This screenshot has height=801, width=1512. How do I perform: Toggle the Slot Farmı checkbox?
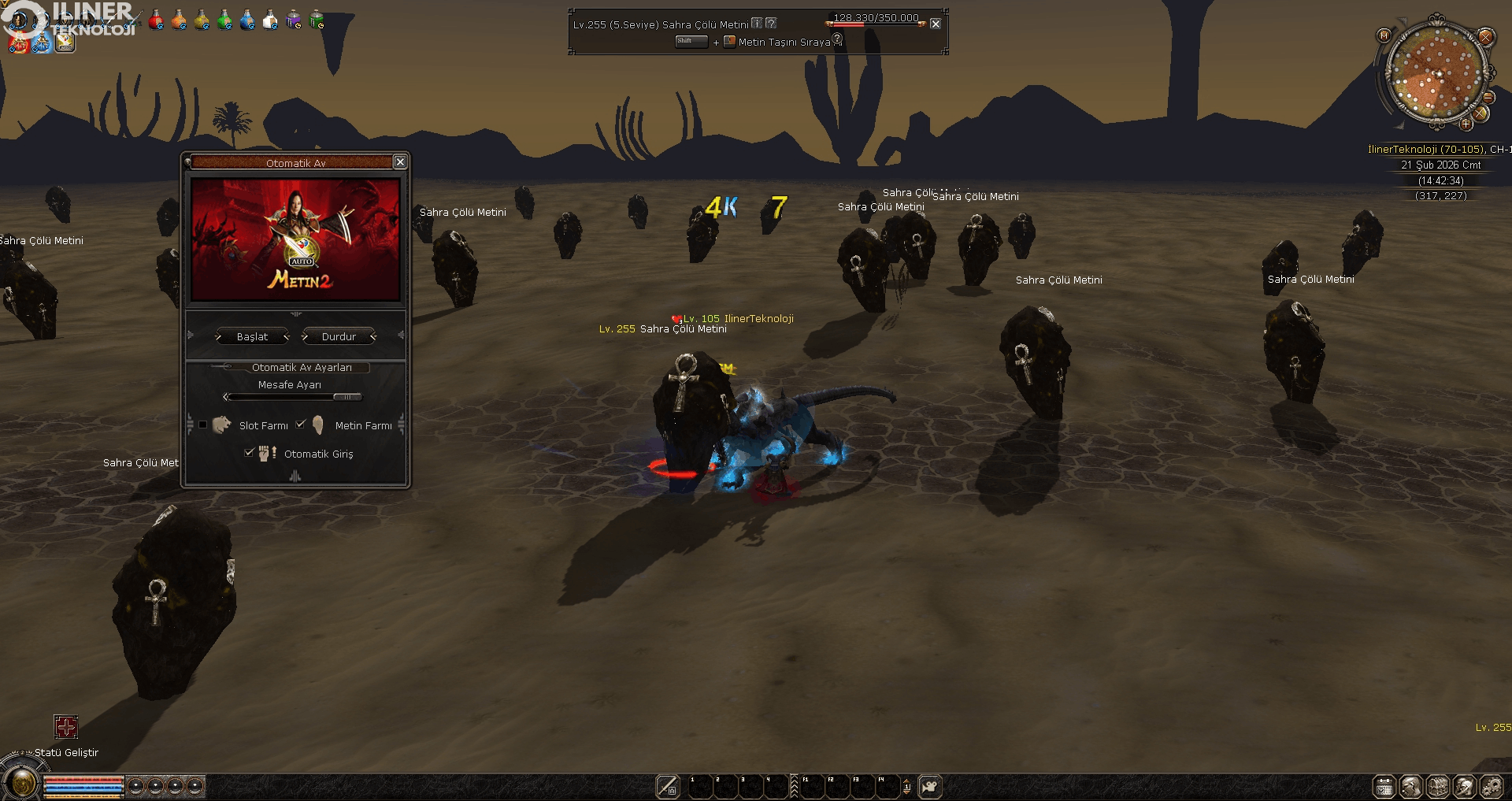pos(203,425)
